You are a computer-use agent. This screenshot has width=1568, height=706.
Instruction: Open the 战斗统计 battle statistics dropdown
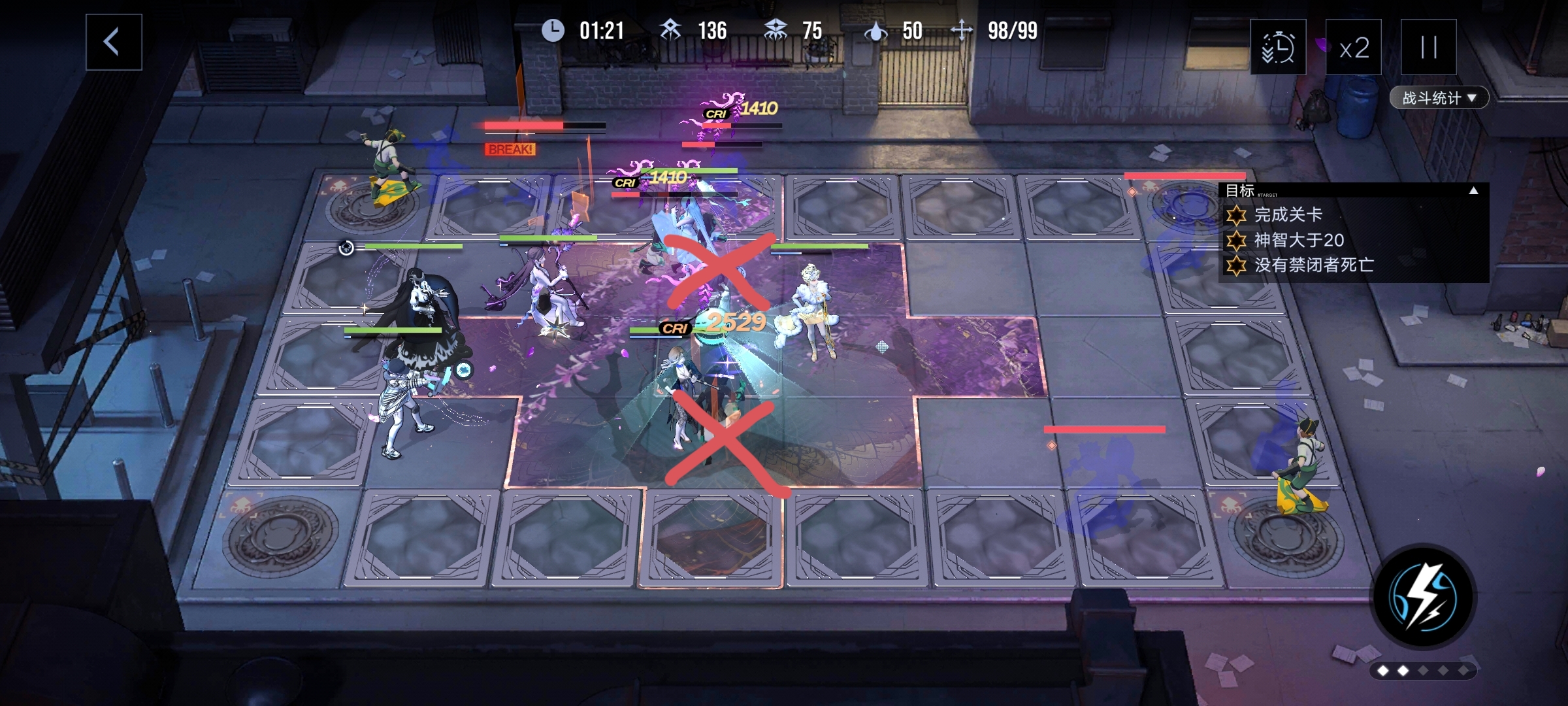[1439, 98]
